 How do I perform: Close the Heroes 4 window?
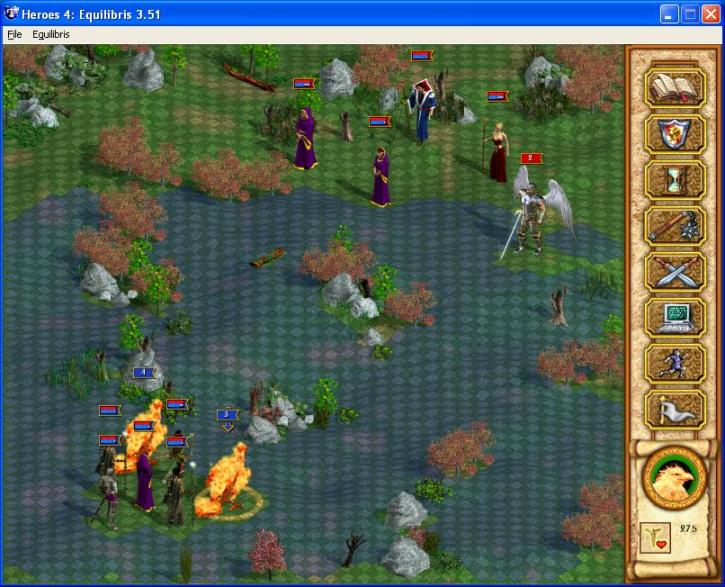tap(711, 14)
